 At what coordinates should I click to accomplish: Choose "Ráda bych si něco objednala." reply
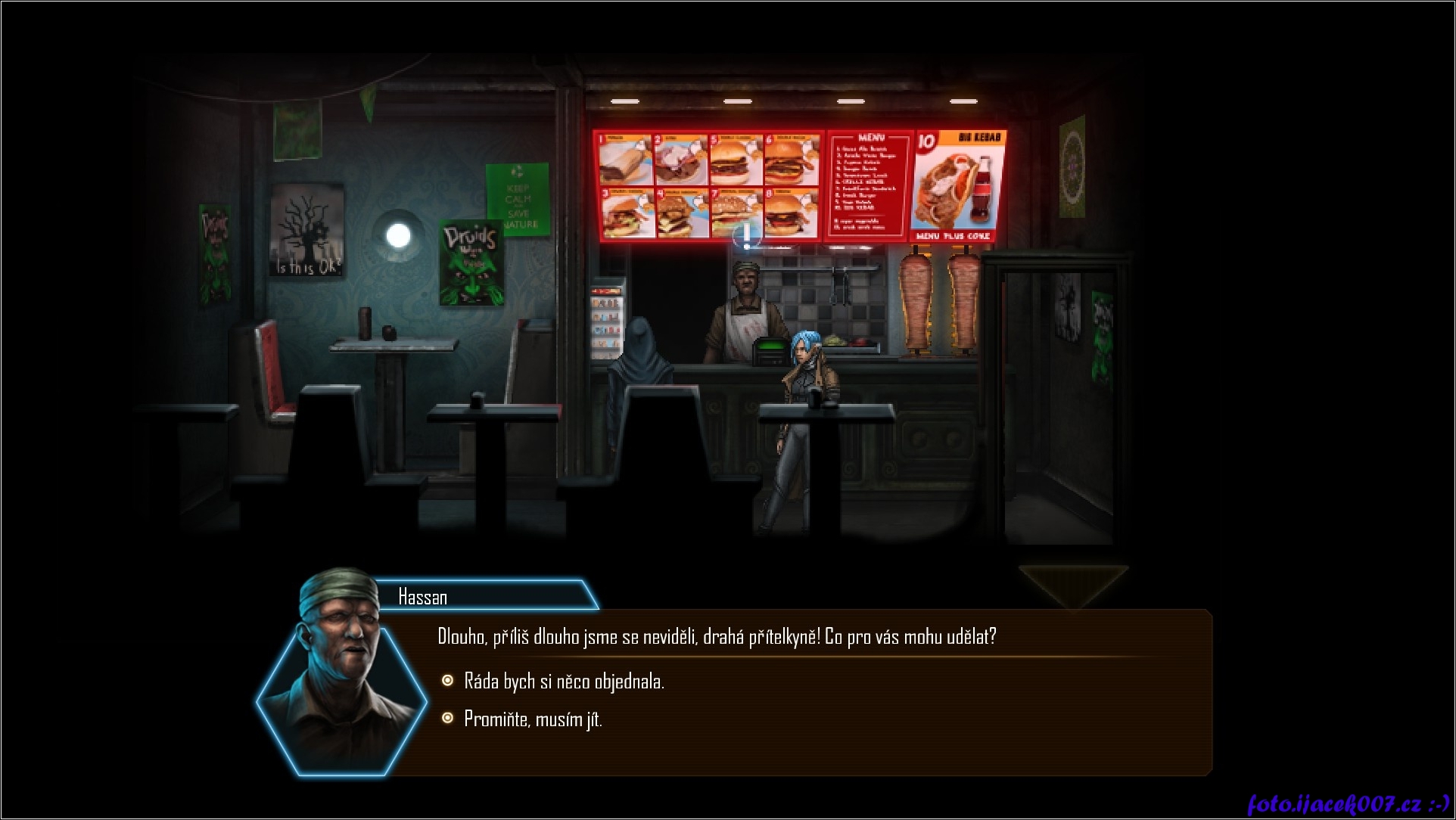pyautogui.click(x=564, y=682)
